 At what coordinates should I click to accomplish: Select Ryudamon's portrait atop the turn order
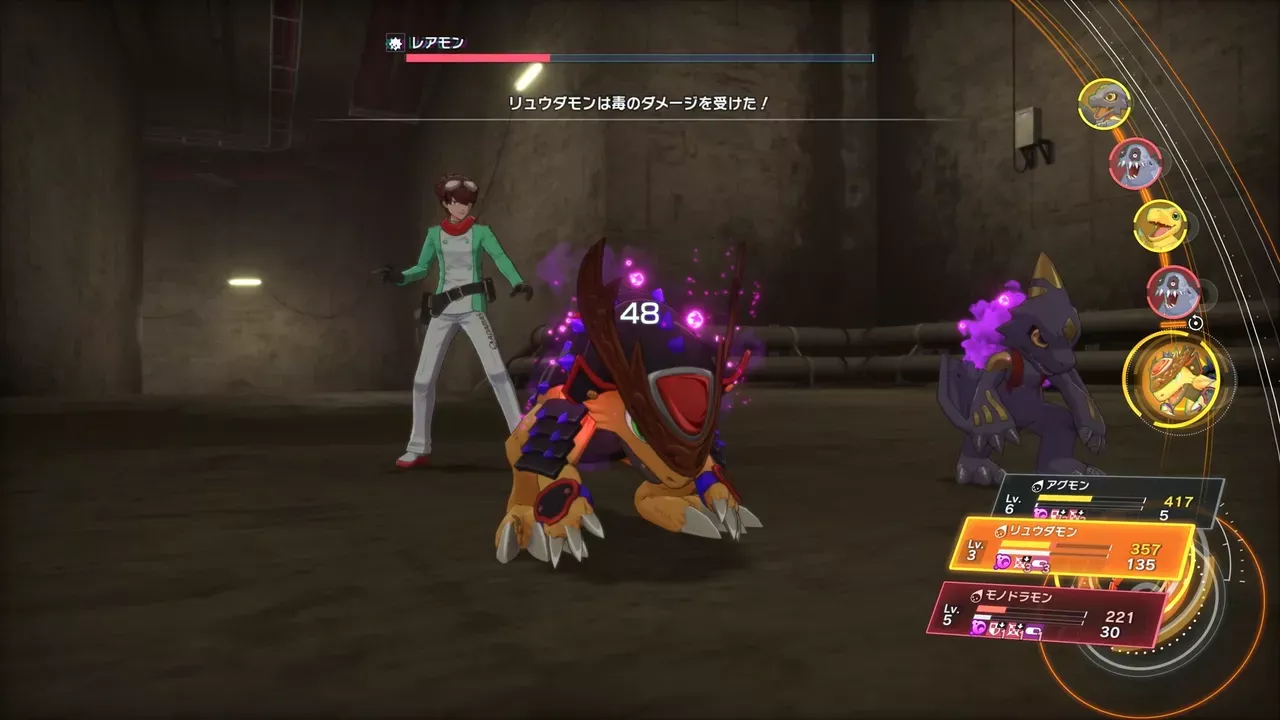[x=1104, y=105]
